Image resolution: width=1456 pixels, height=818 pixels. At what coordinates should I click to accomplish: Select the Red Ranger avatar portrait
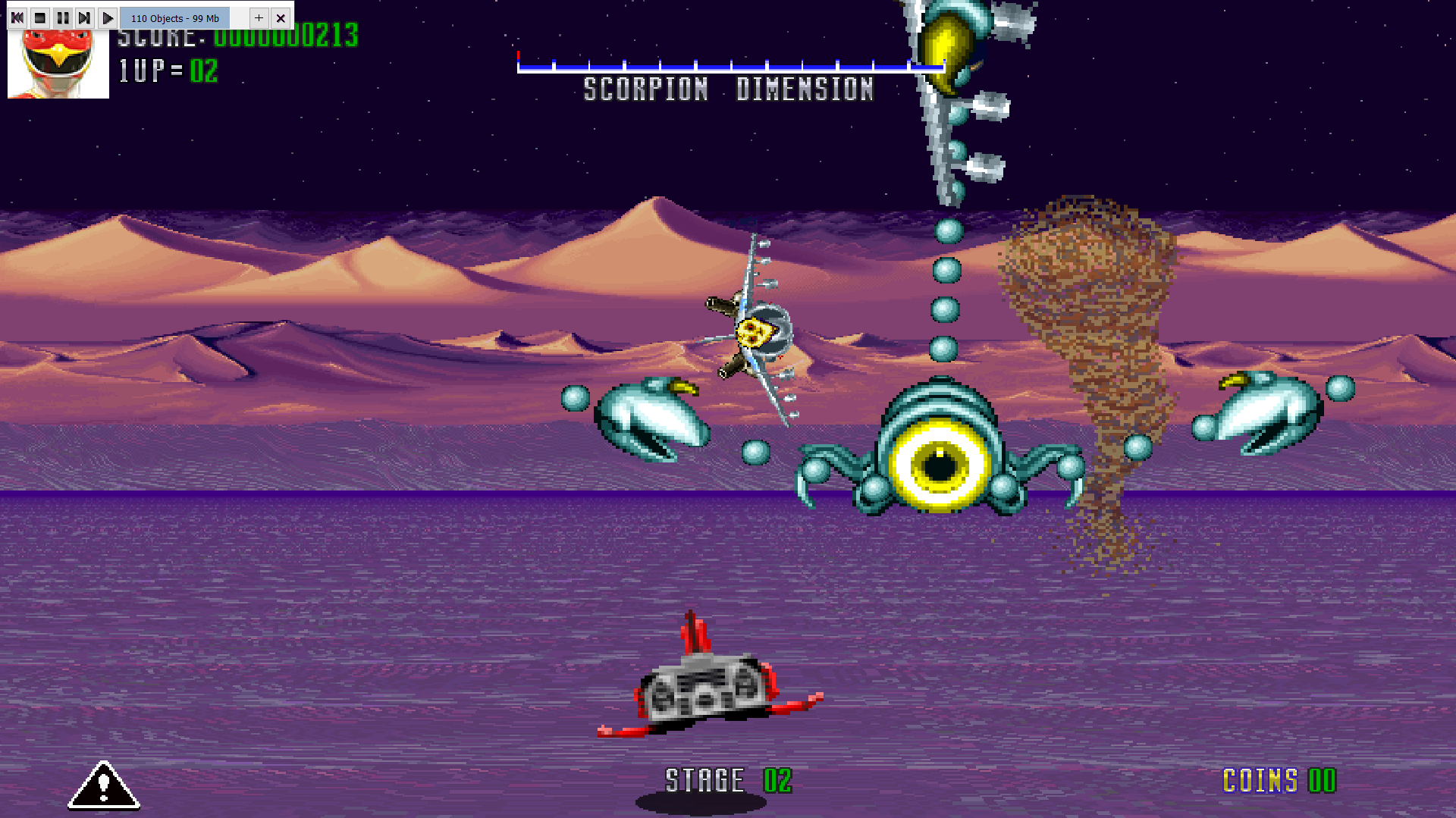(x=58, y=61)
